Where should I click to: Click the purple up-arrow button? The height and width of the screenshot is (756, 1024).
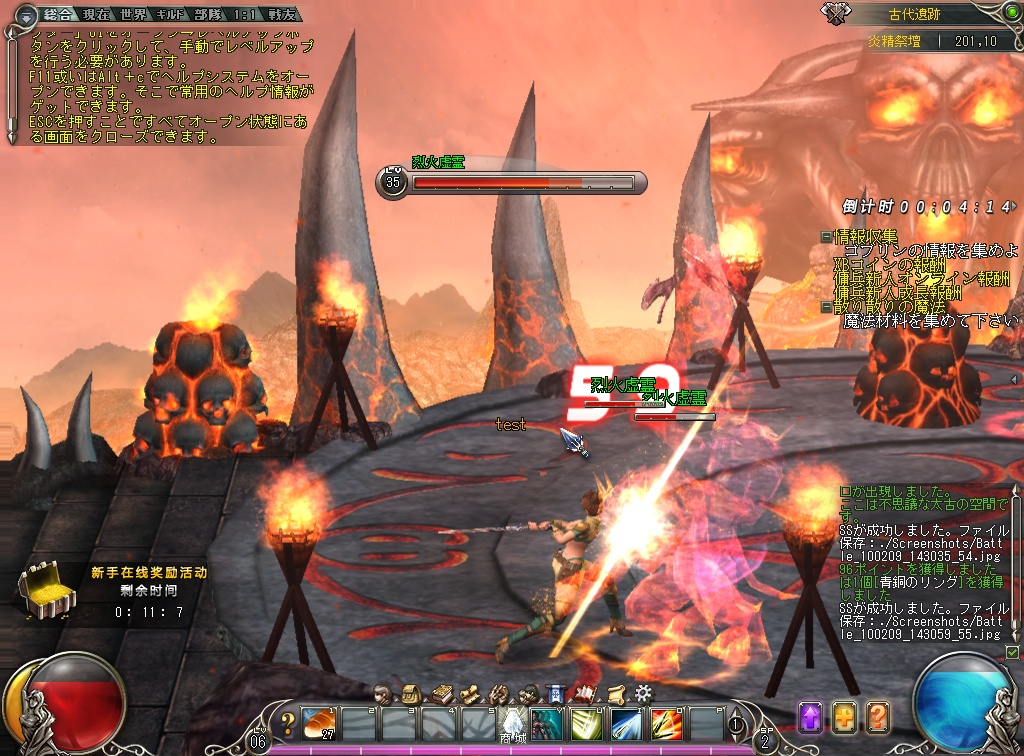pos(810,717)
